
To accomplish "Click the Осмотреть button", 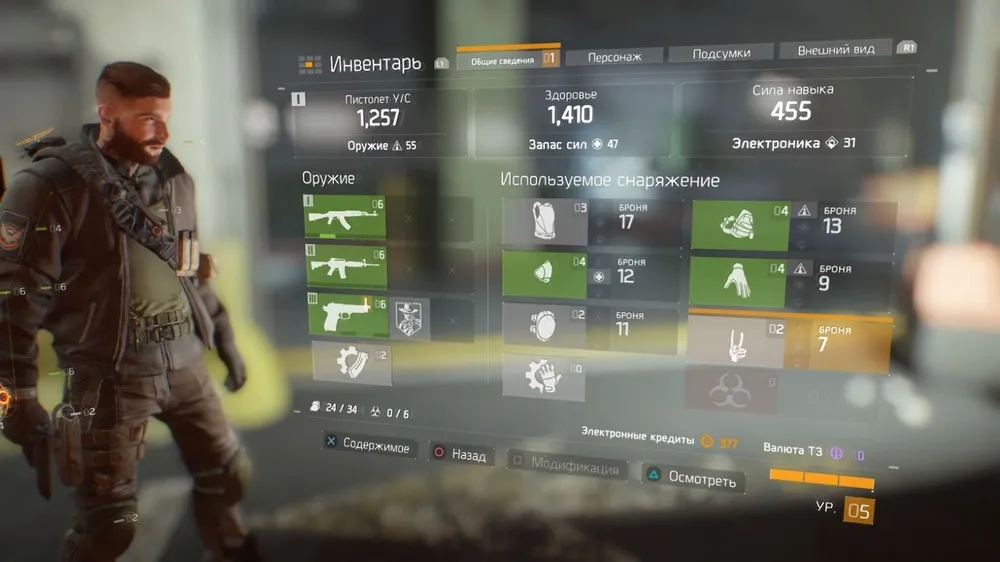I will (691, 479).
